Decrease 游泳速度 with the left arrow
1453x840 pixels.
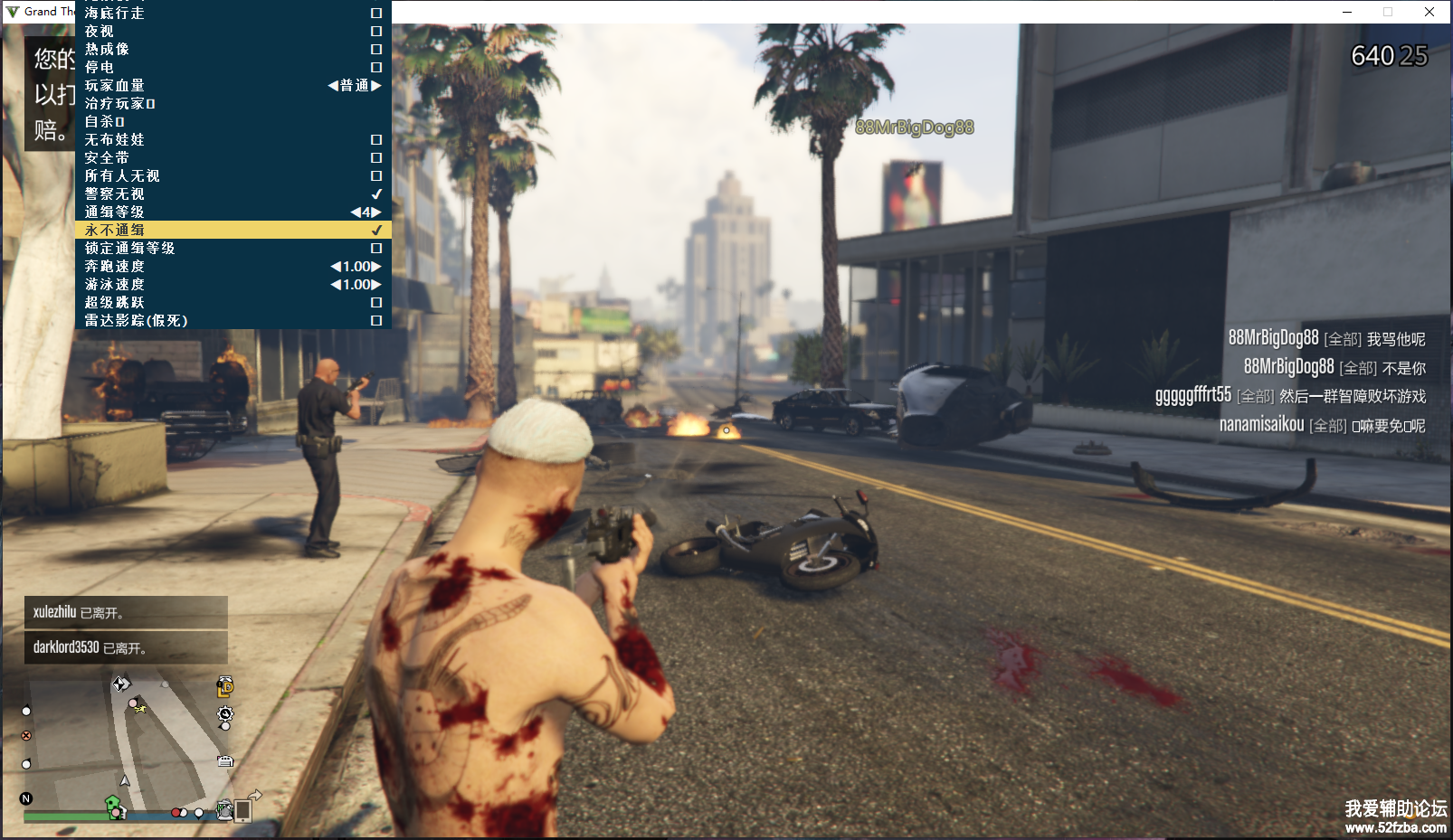[x=336, y=285]
